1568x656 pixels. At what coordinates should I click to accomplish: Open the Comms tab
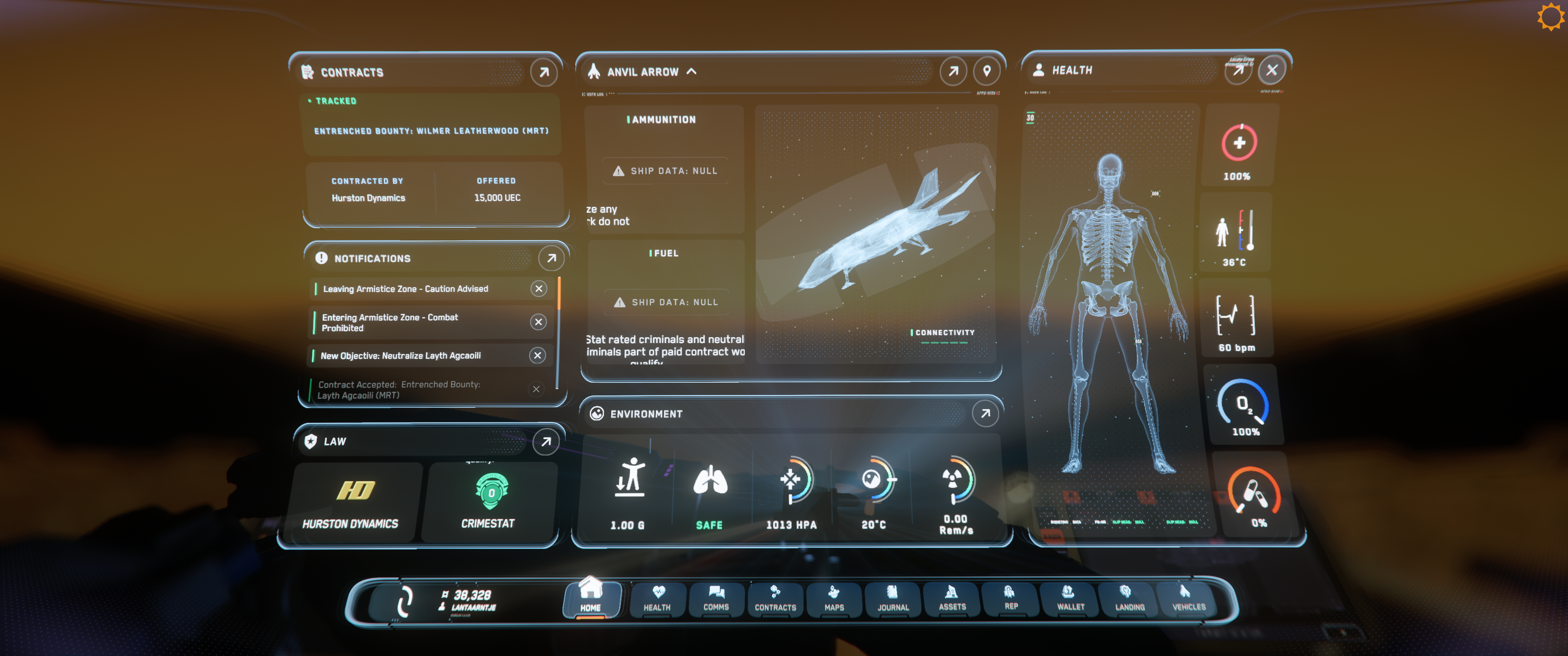pos(716,599)
